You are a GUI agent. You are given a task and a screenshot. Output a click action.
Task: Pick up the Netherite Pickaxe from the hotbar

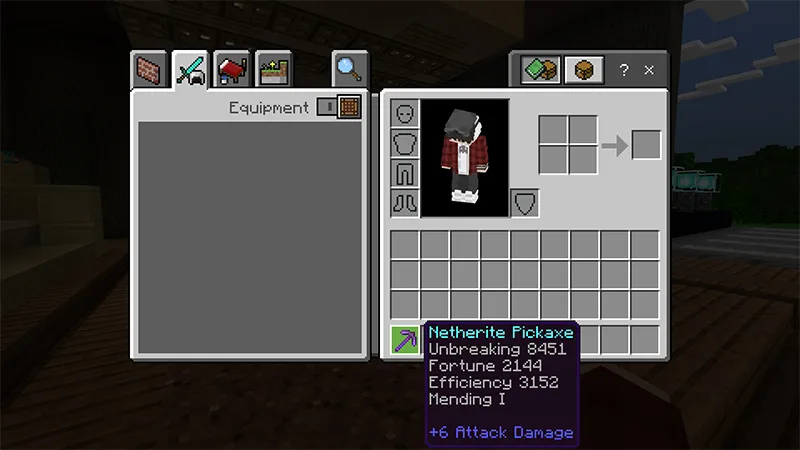coord(405,340)
